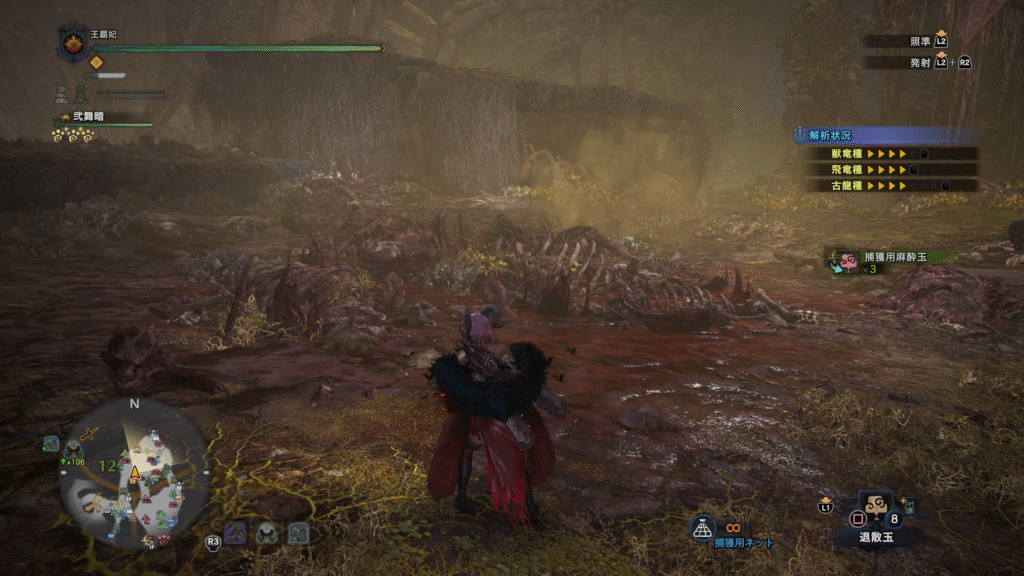Select the 飛竜種 analysis progress row
The width and height of the screenshot is (1024, 576).
pyautogui.click(x=886, y=170)
